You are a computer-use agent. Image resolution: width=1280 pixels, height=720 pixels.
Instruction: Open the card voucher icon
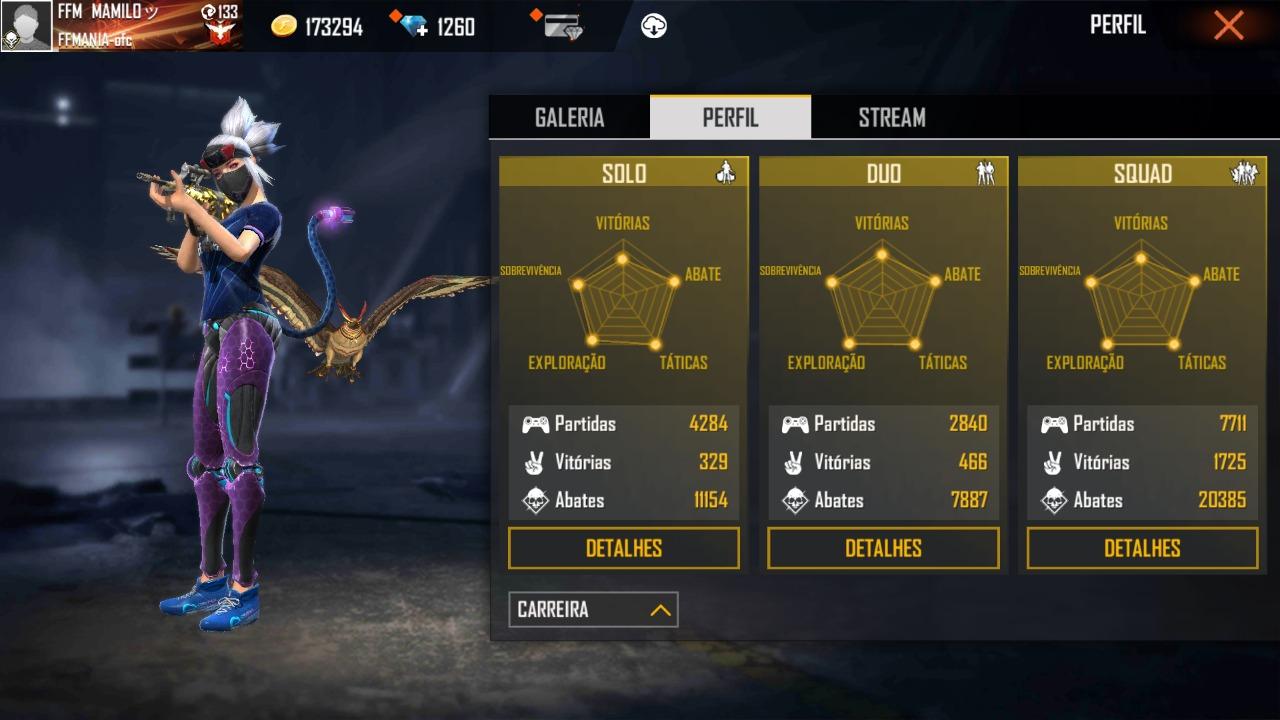(563, 26)
